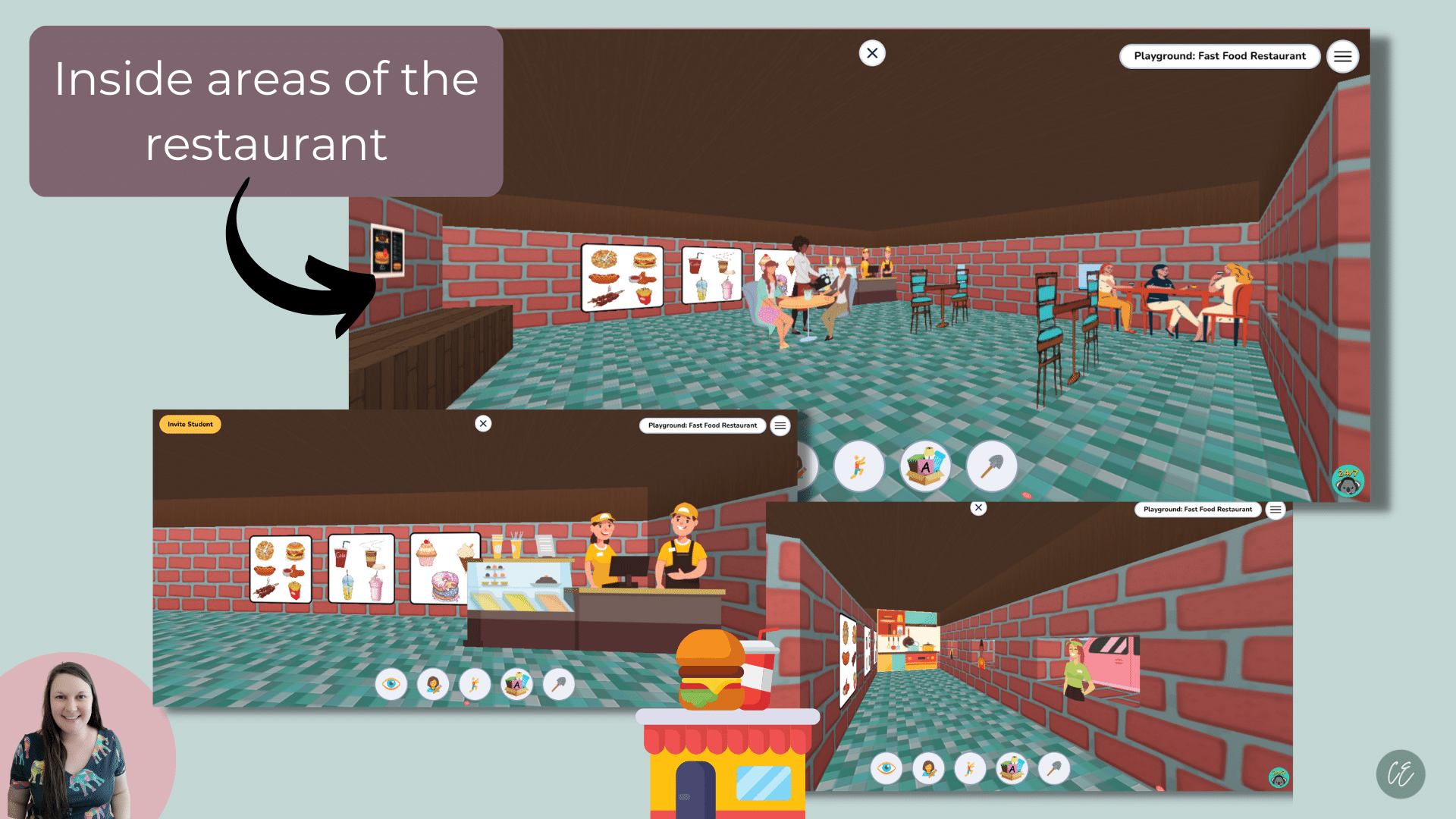Open the hamburger menu in the bottom-right screenshot
The image size is (1456, 819).
(1276, 510)
